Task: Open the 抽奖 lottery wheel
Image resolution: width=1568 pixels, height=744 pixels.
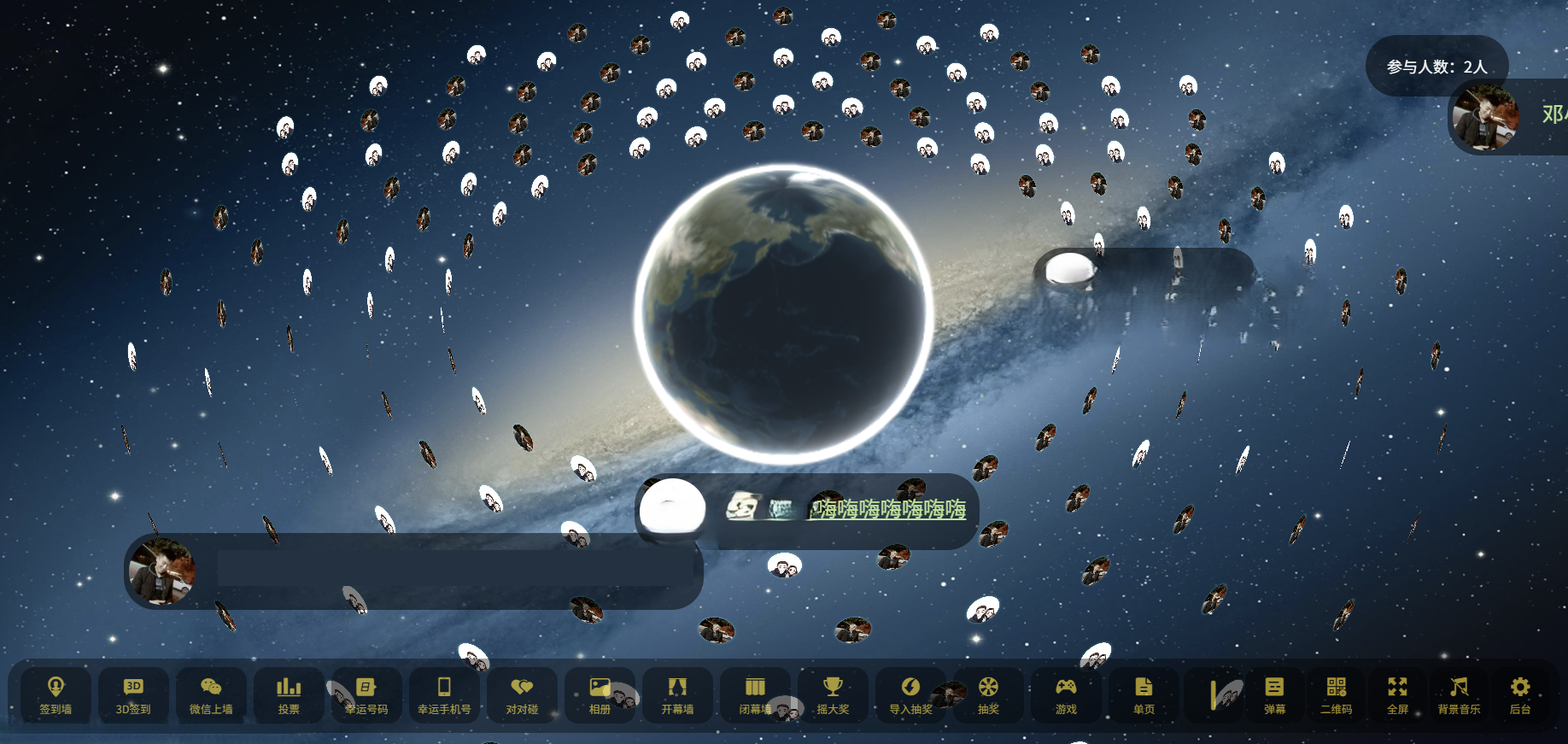Action: [x=988, y=694]
